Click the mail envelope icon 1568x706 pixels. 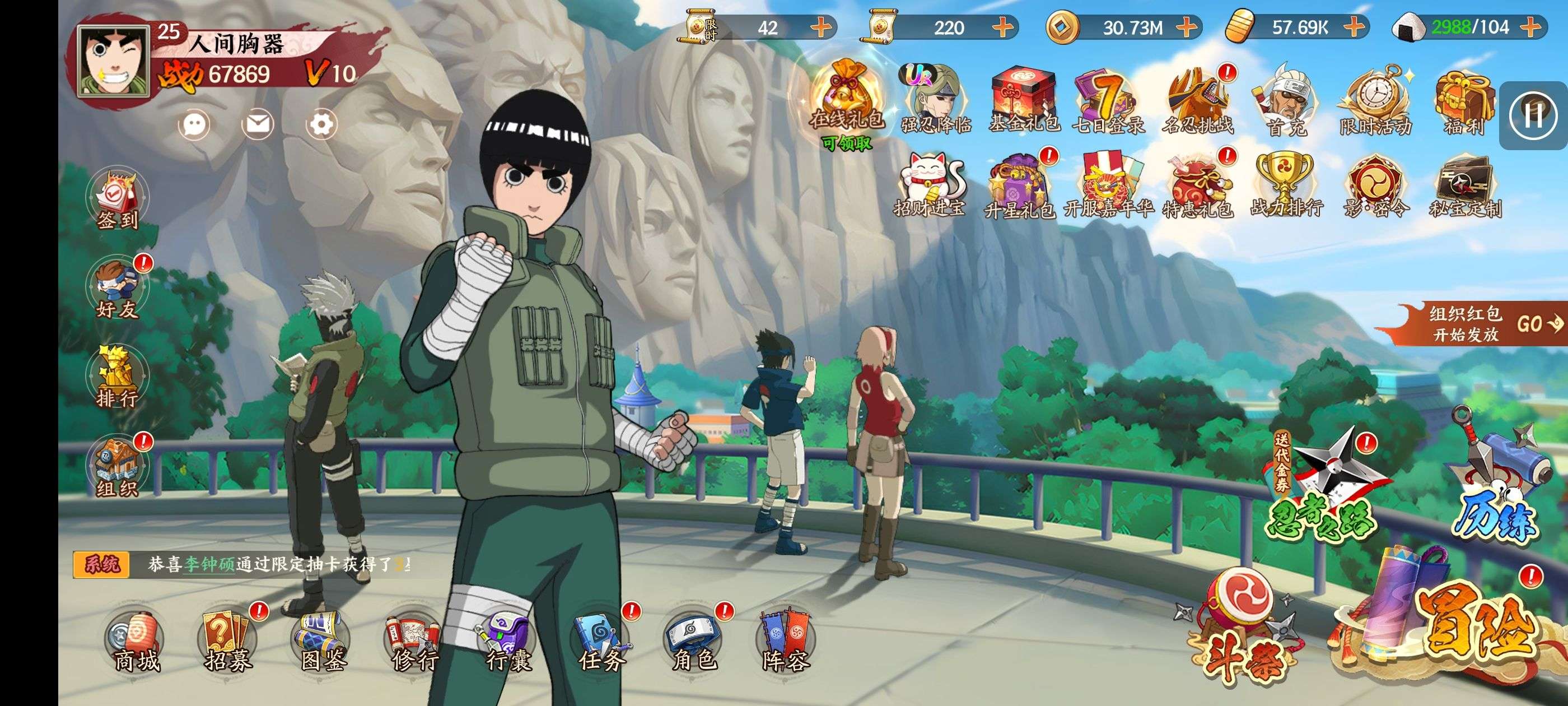pyautogui.click(x=258, y=125)
